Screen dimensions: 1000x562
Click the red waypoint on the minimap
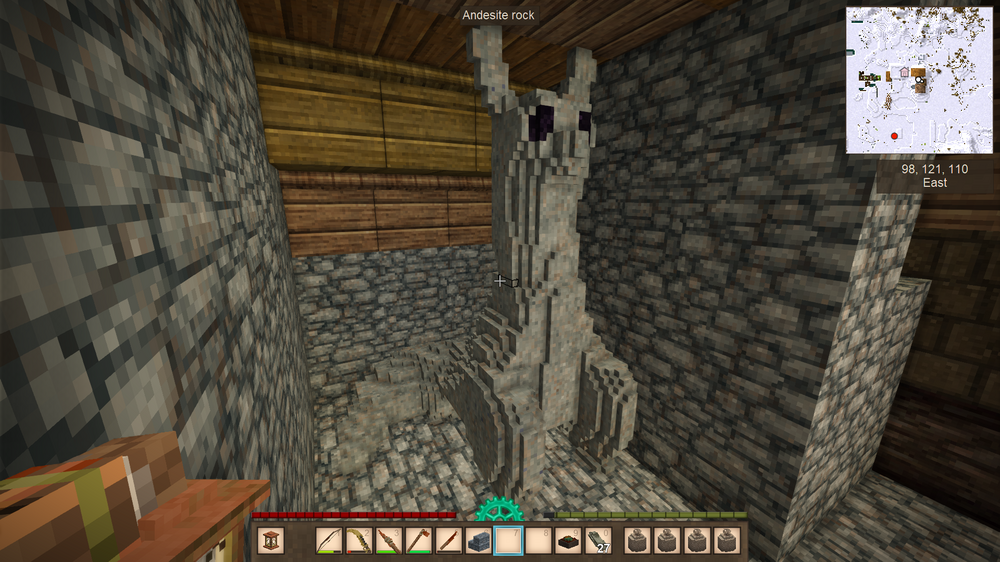(x=893, y=135)
